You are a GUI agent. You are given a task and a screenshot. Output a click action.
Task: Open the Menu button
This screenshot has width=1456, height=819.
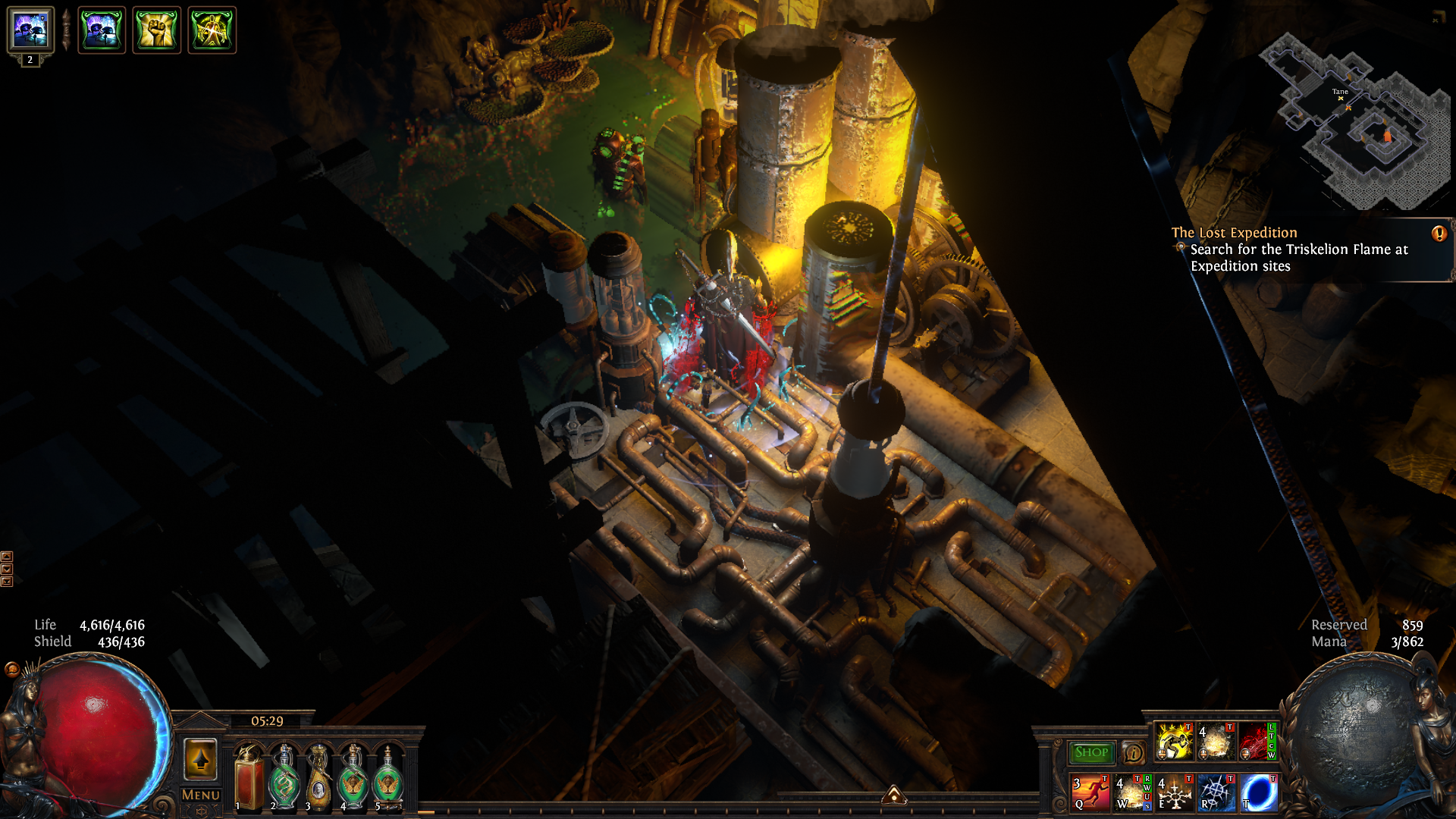[x=200, y=795]
